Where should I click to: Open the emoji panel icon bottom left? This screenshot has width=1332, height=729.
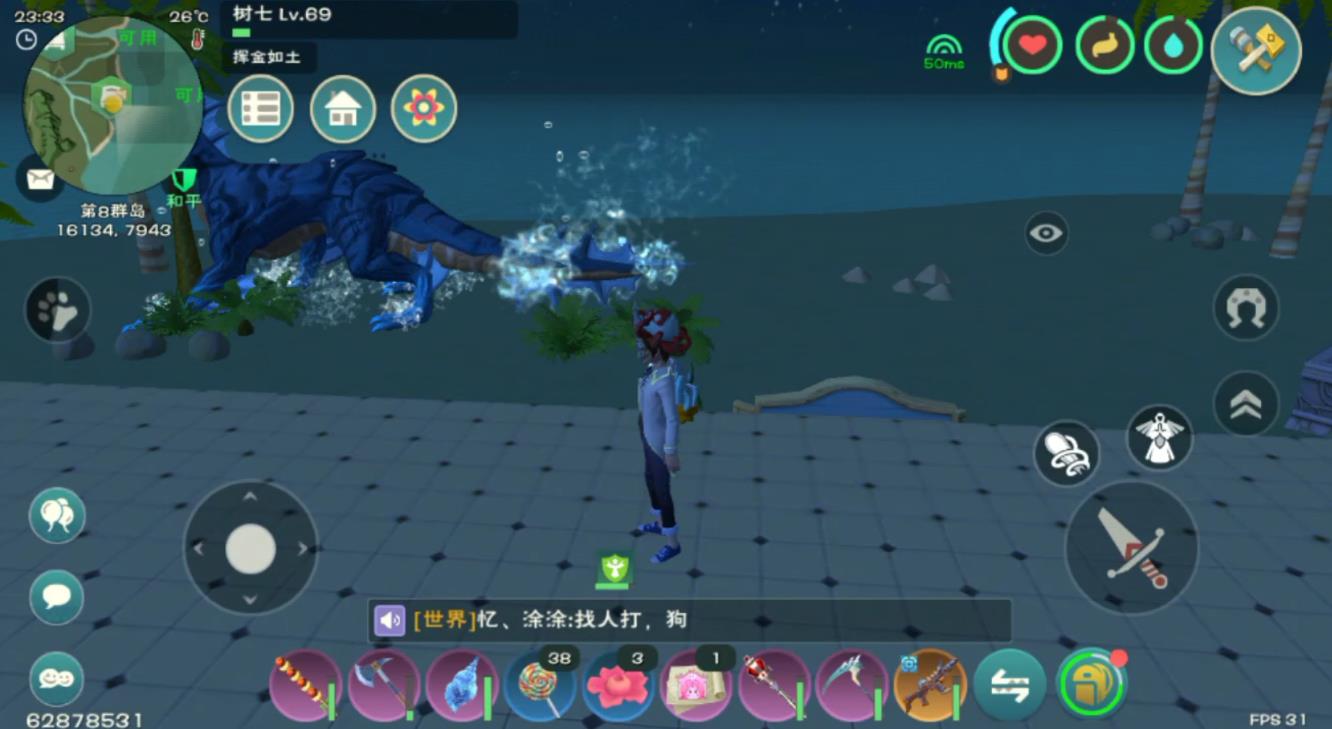pos(57,679)
